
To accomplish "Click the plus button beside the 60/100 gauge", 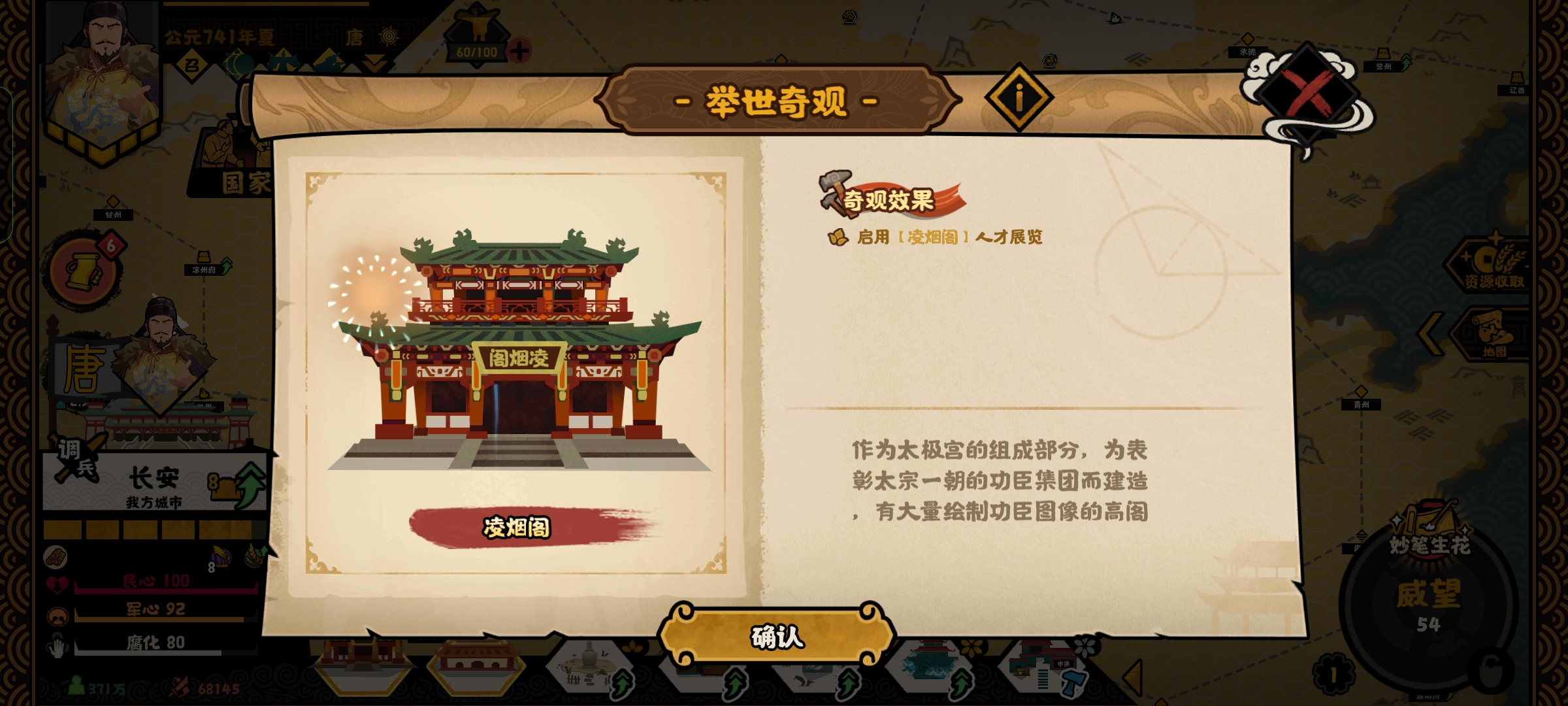I will coord(519,49).
